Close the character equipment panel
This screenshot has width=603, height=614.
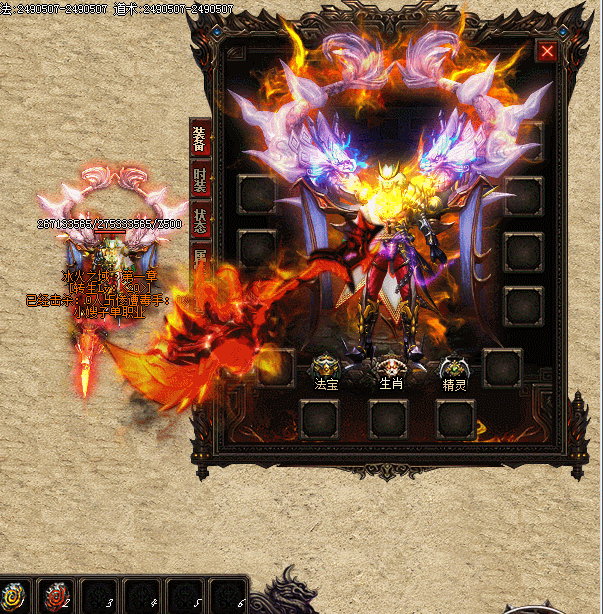coord(547,52)
